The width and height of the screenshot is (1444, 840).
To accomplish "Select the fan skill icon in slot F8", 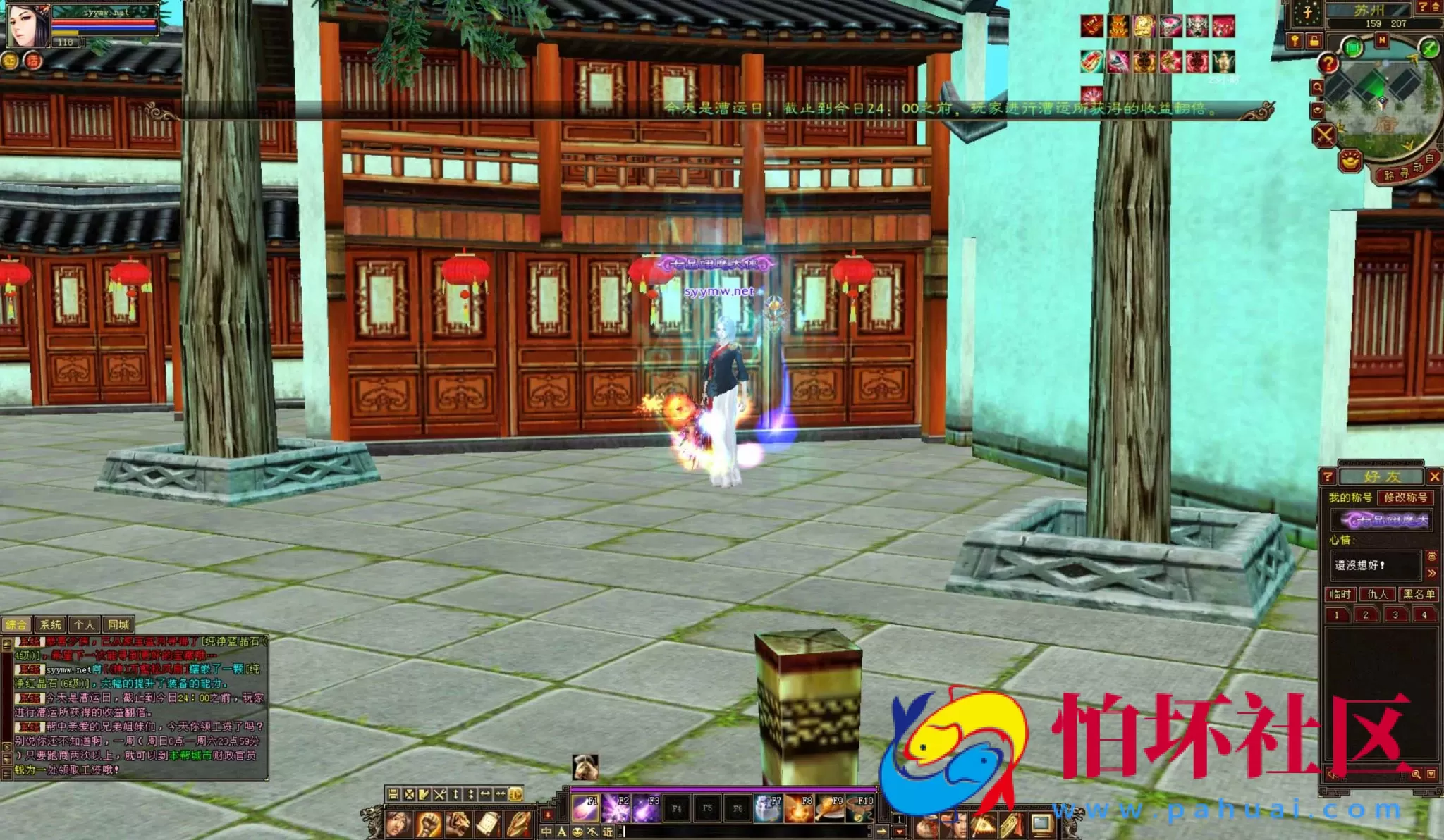I will [x=798, y=809].
